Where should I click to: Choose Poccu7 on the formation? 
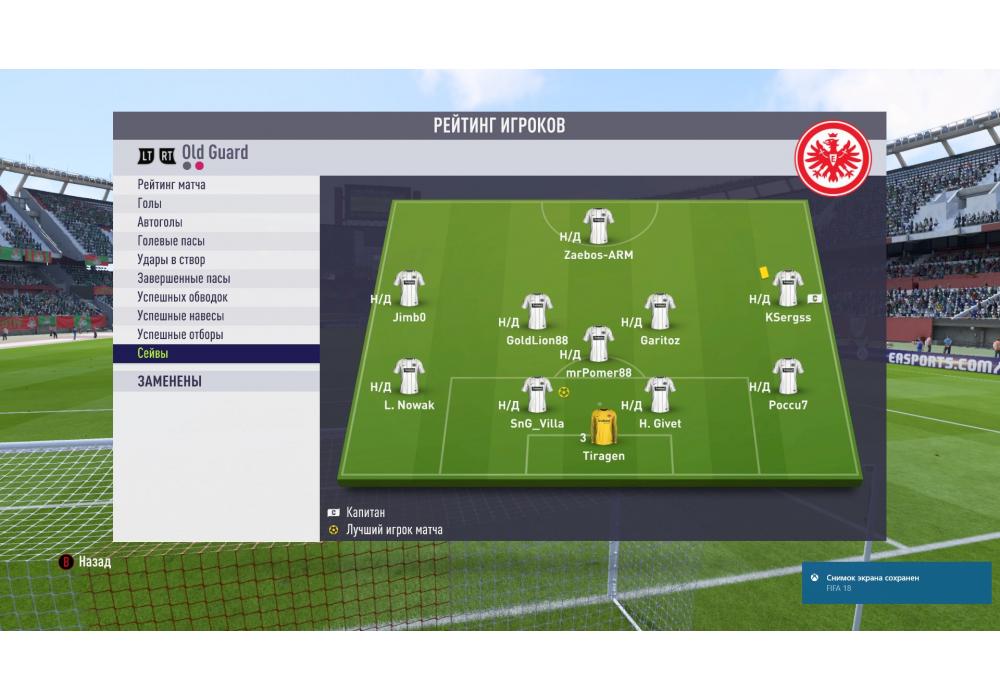(788, 378)
